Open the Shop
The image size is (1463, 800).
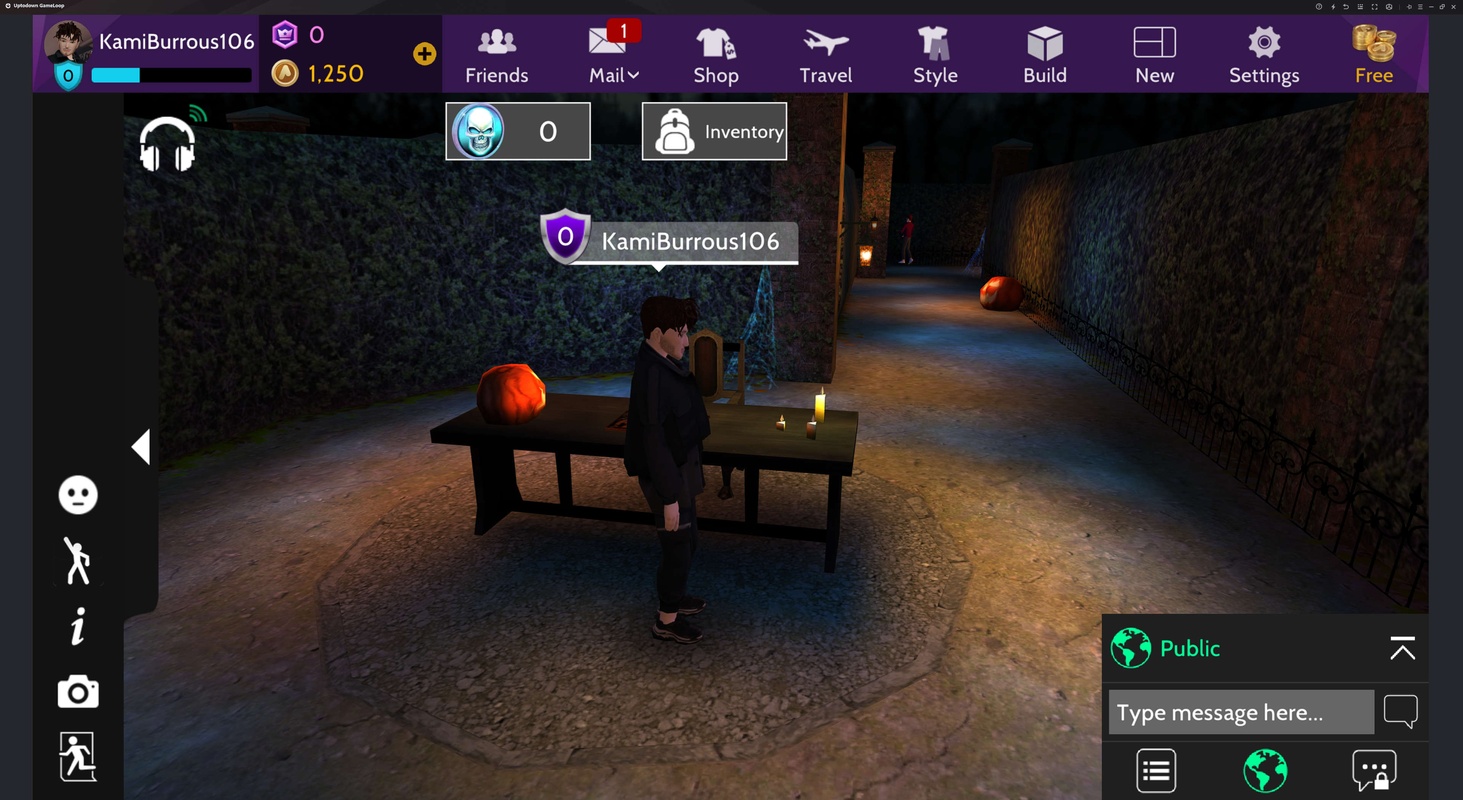(716, 56)
